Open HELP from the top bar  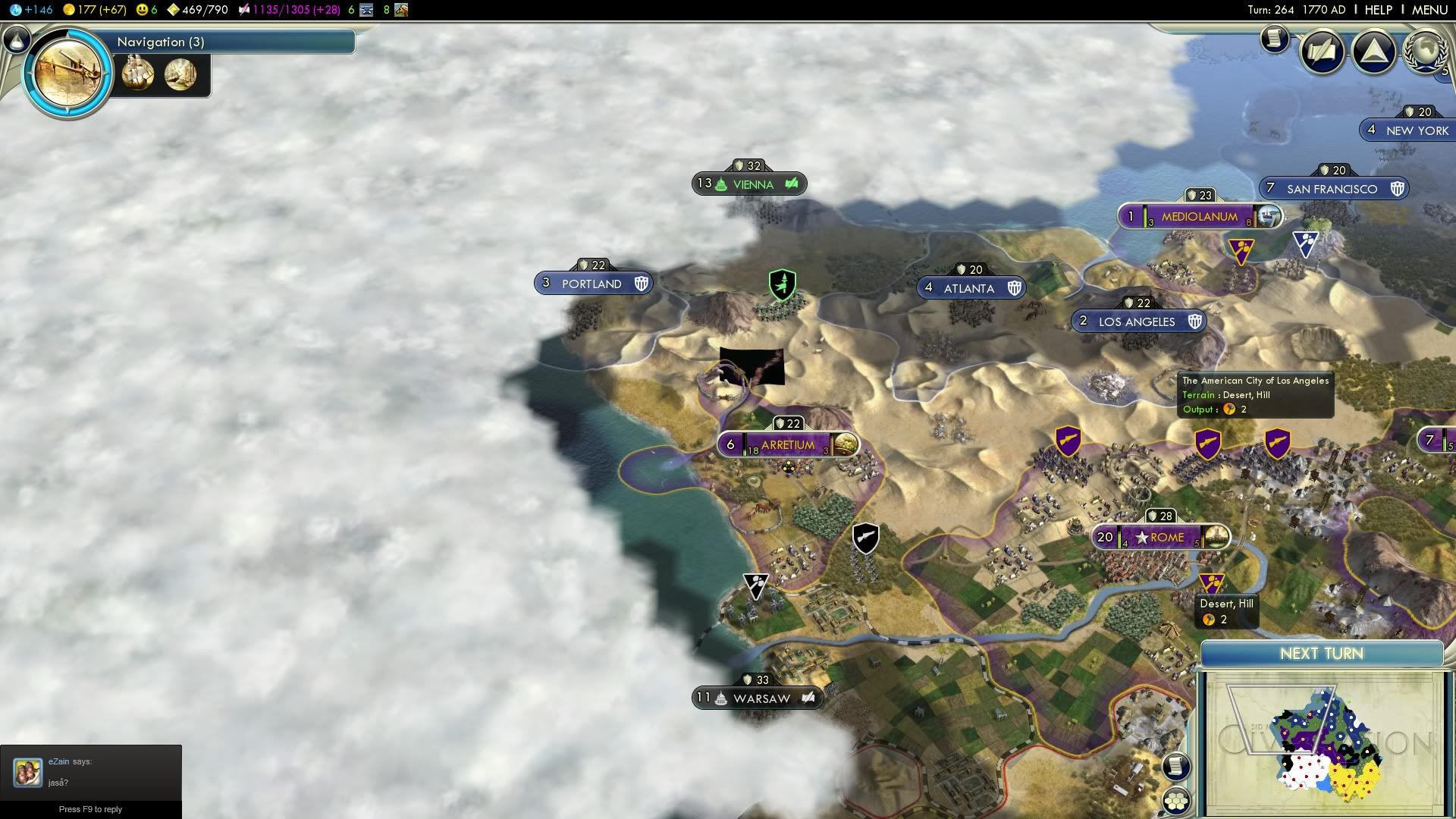[1378, 10]
